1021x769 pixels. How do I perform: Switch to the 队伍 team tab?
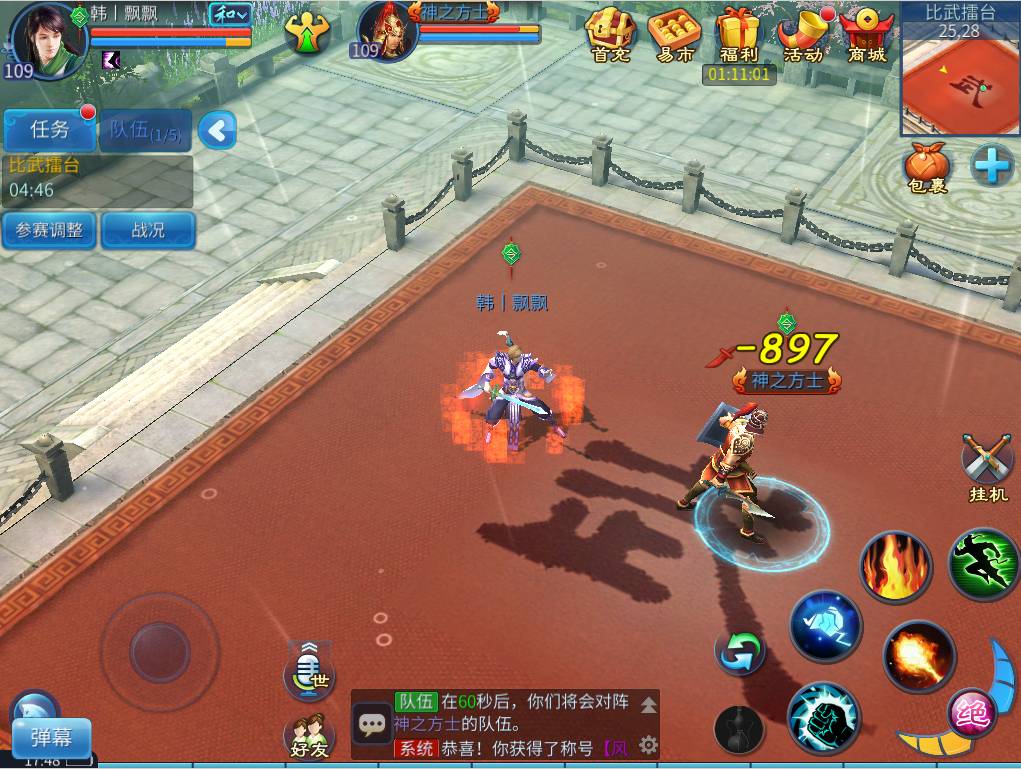pos(145,130)
